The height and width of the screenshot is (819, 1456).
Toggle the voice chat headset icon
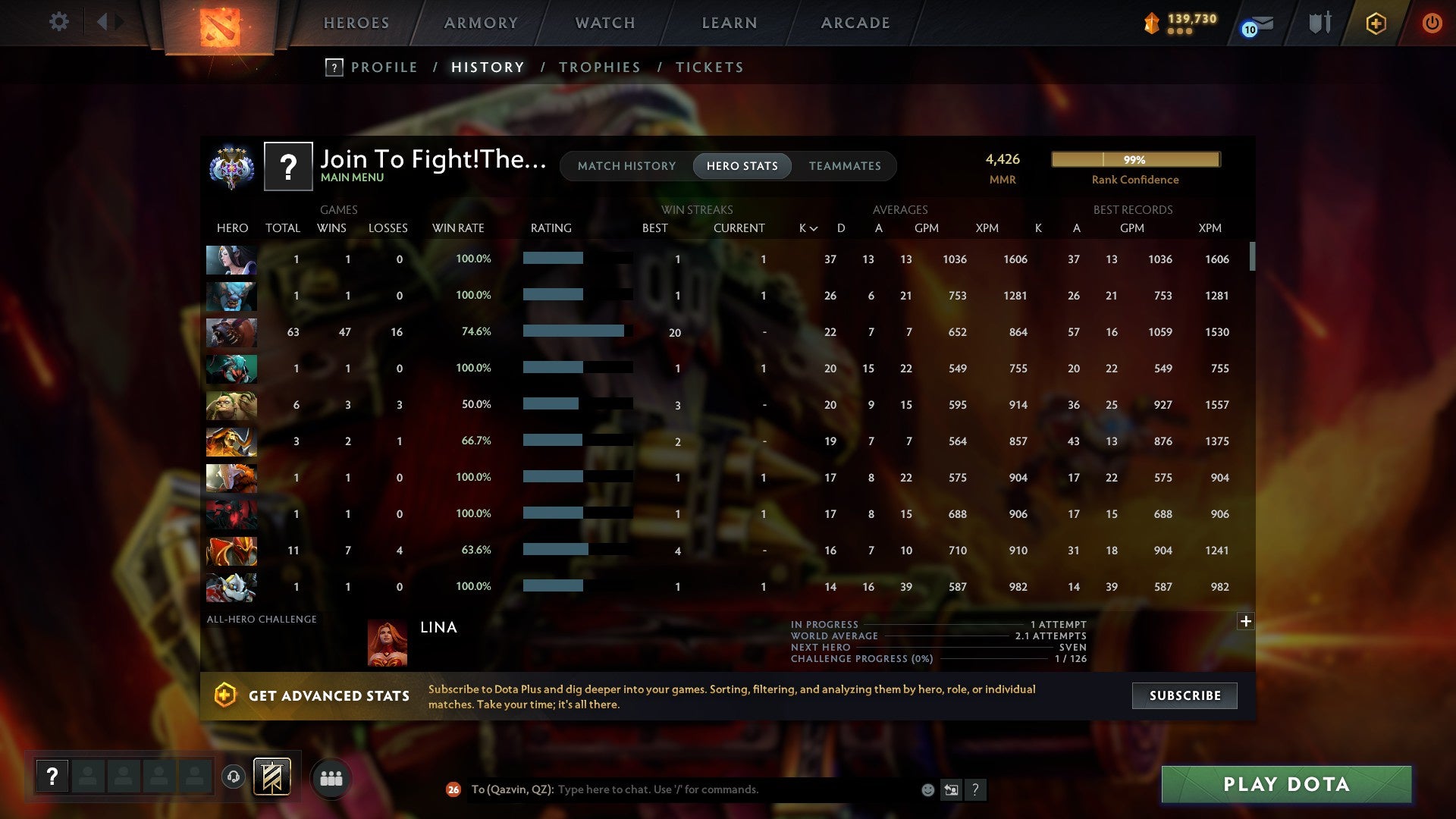point(234,777)
